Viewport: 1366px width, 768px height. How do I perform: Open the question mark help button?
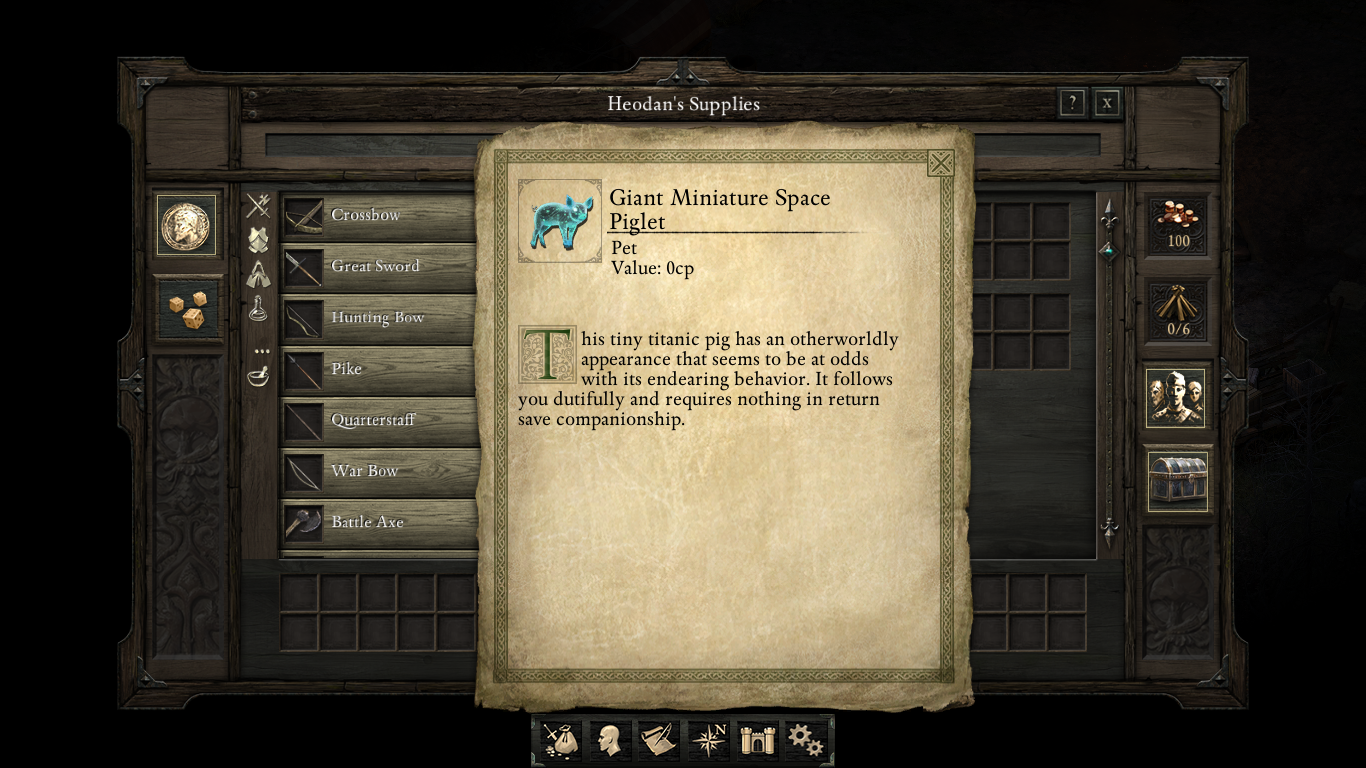(x=1072, y=103)
